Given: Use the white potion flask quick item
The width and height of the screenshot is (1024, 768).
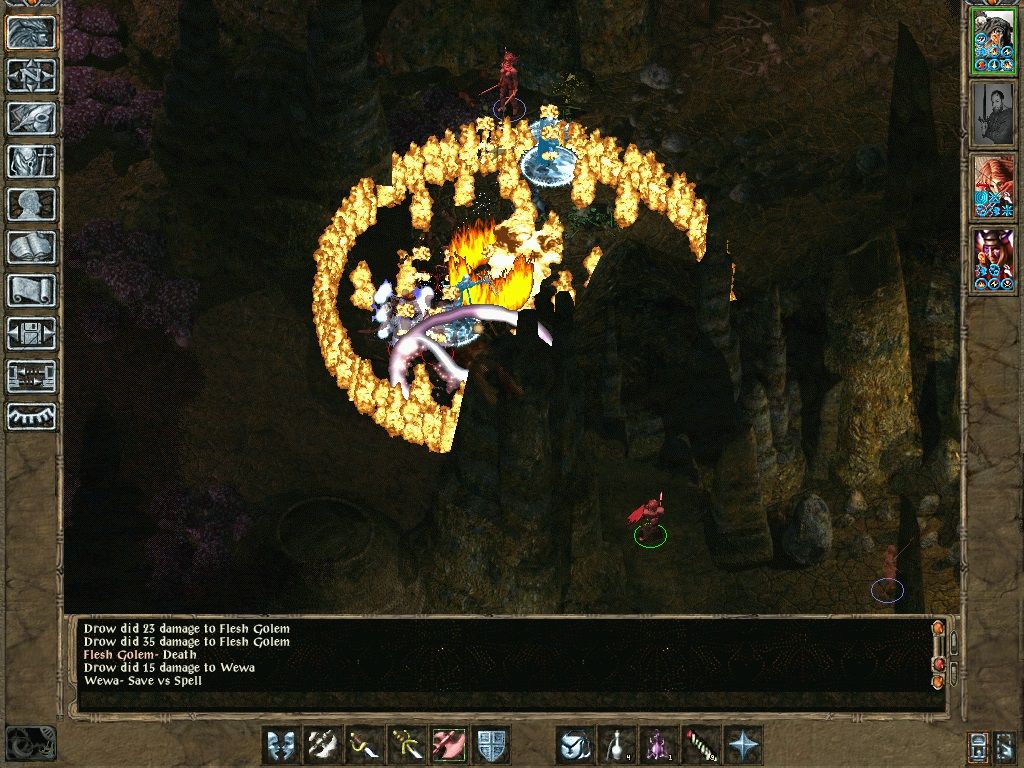Looking at the screenshot, I should [x=617, y=745].
